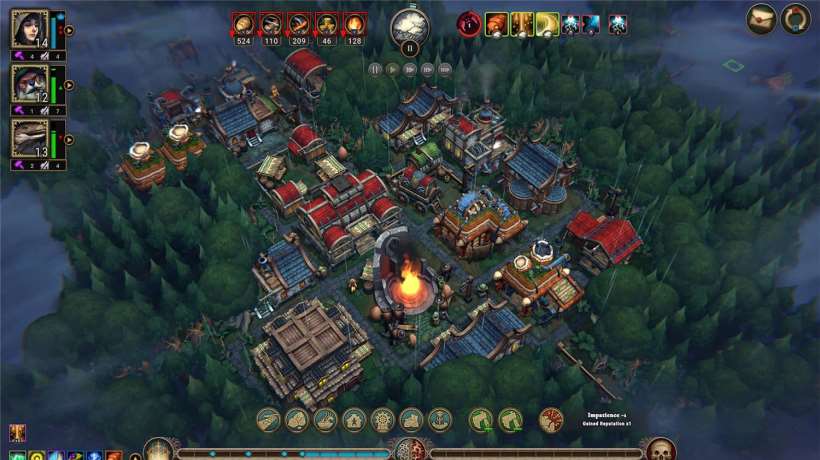Viewport: 820px width, 460px height.
Task: Select the beaver villager portrait
Action: tap(29, 83)
